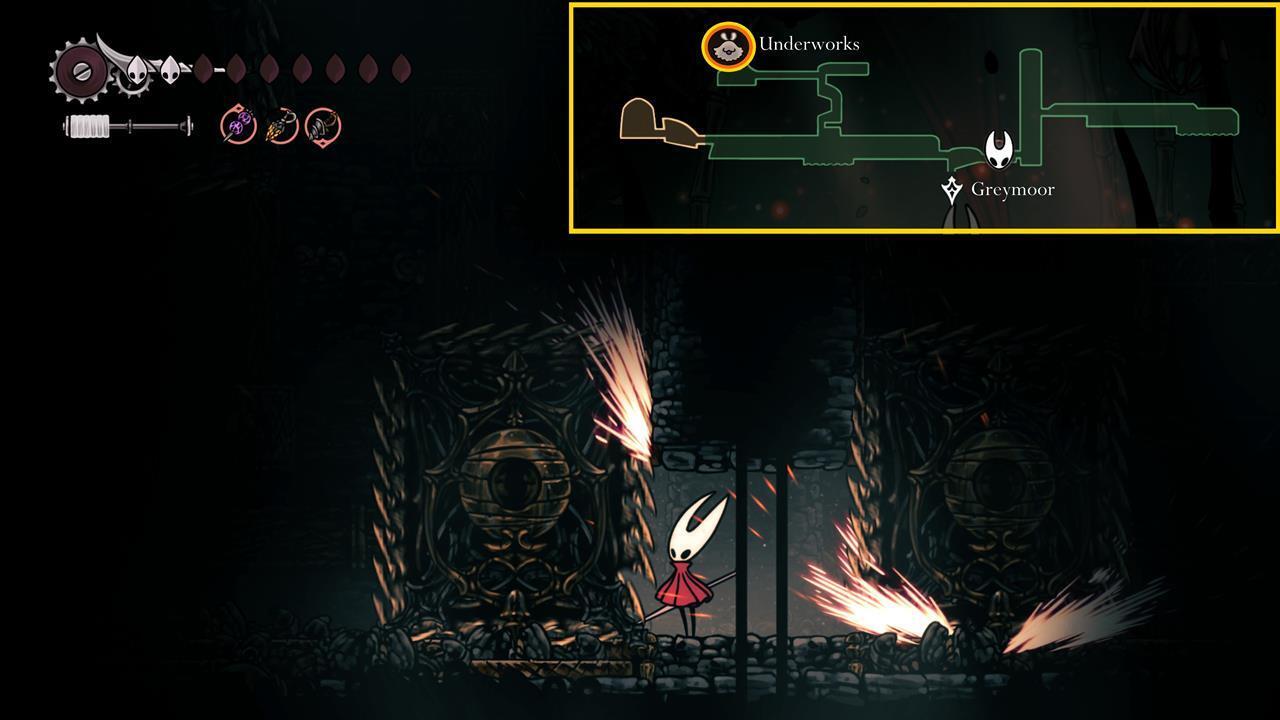Enable the first empty mask notch
Image resolution: width=1280 pixels, height=720 pixels.
(x=203, y=70)
